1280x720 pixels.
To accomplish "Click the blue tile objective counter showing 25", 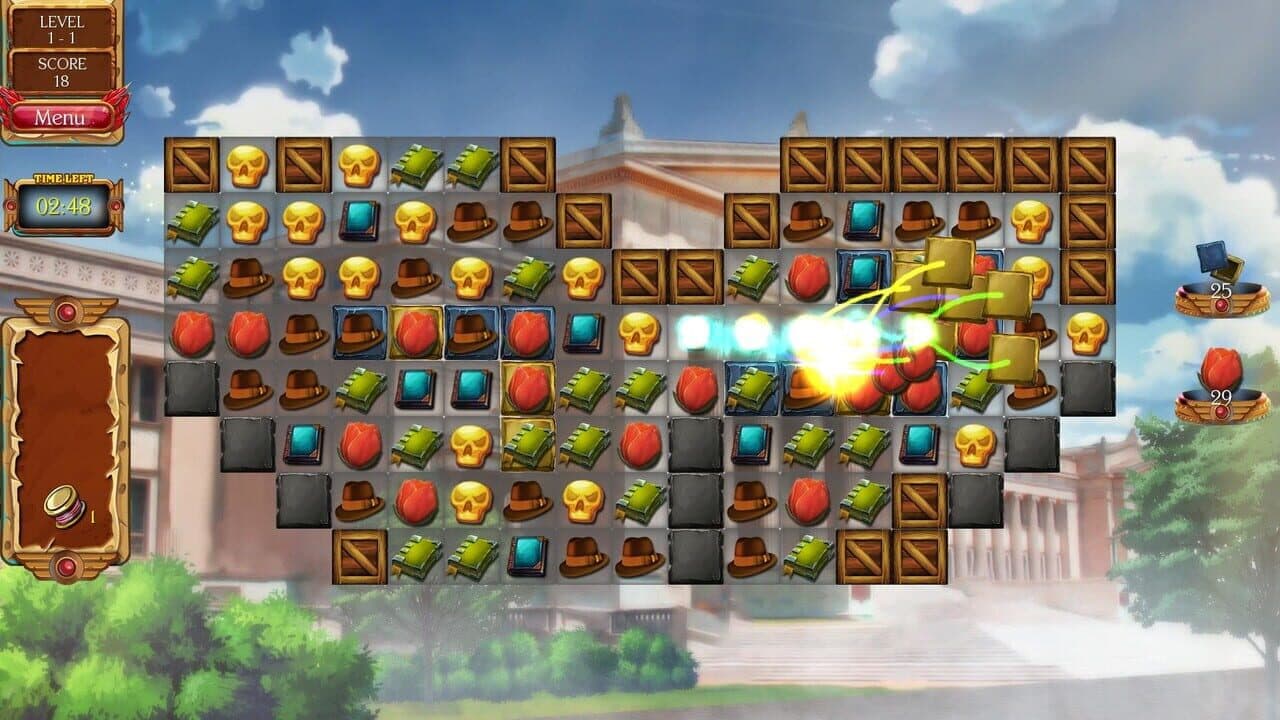I will point(1222,289).
